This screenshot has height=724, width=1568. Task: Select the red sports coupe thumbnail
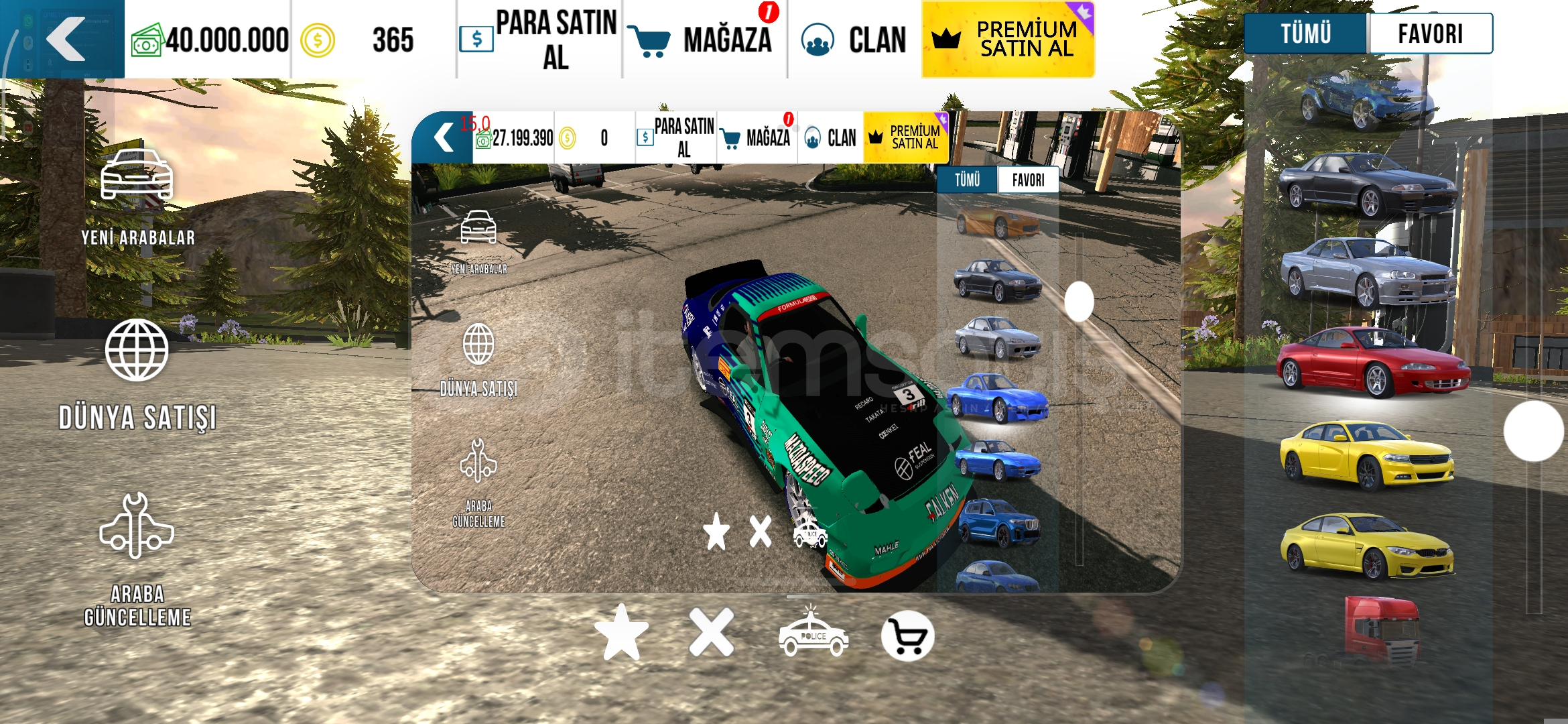point(1371,361)
